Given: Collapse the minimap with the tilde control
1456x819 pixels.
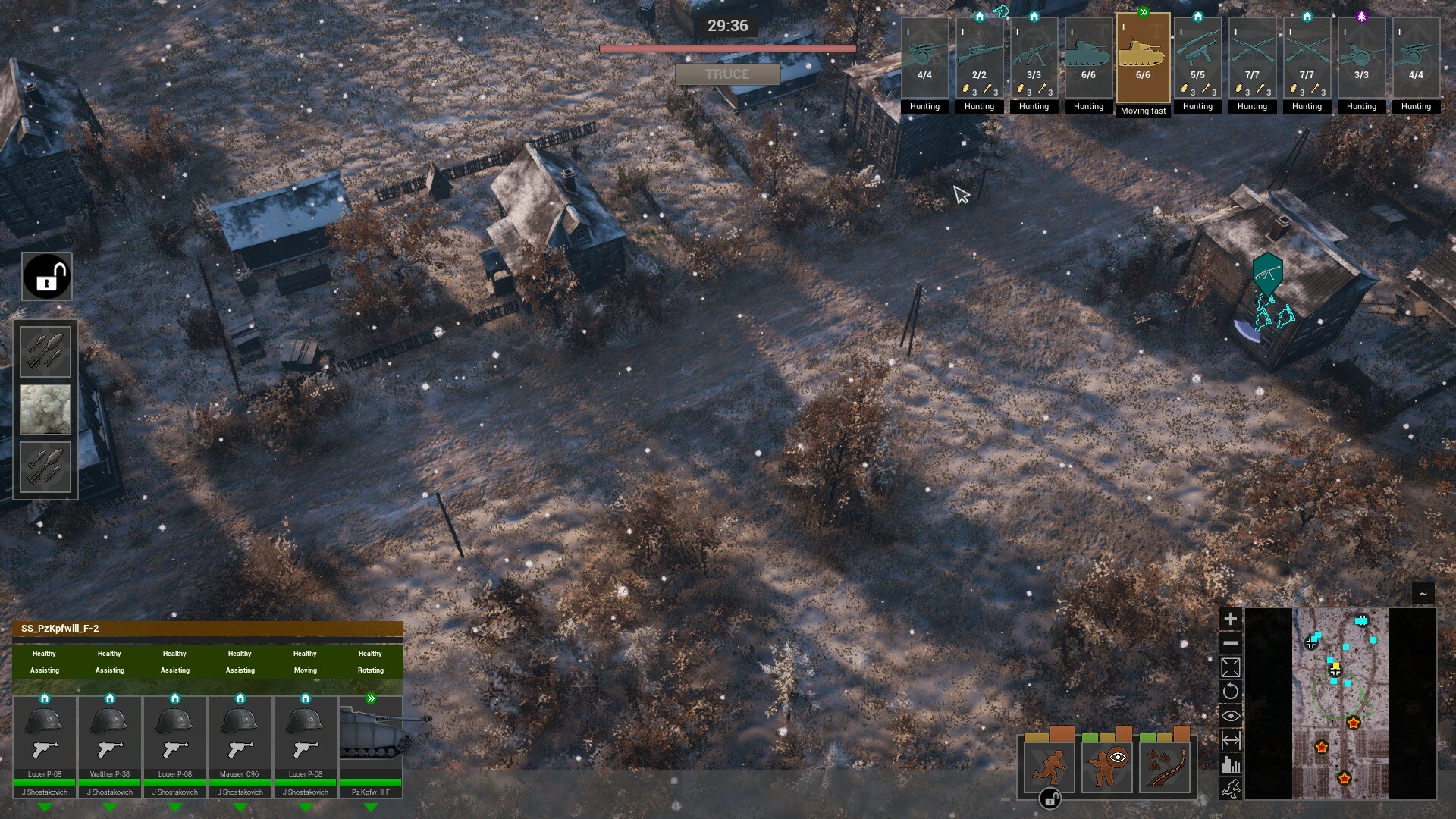Looking at the screenshot, I should (1422, 591).
